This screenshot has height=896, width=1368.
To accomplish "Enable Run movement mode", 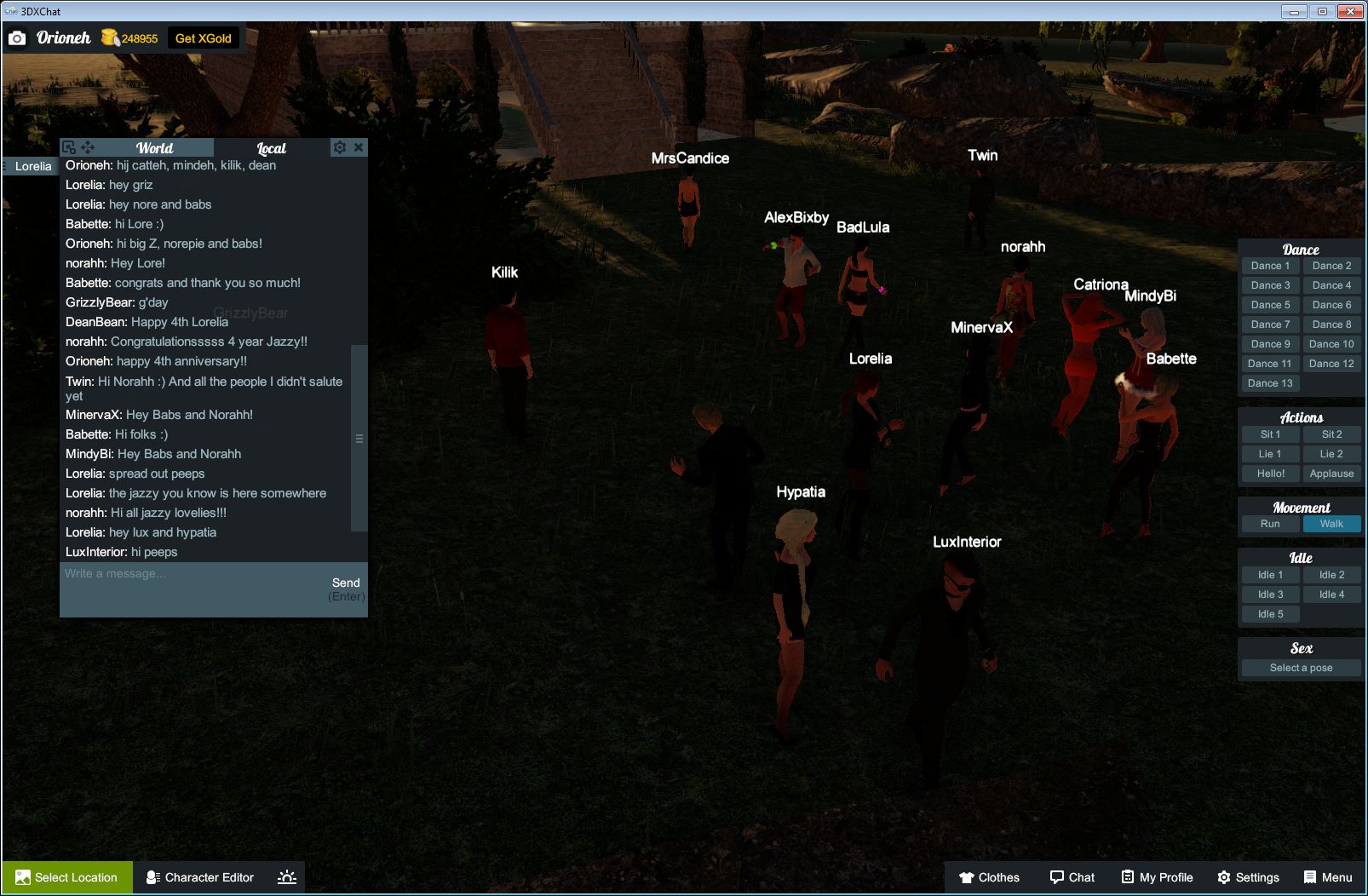I will [x=1270, y=524].
